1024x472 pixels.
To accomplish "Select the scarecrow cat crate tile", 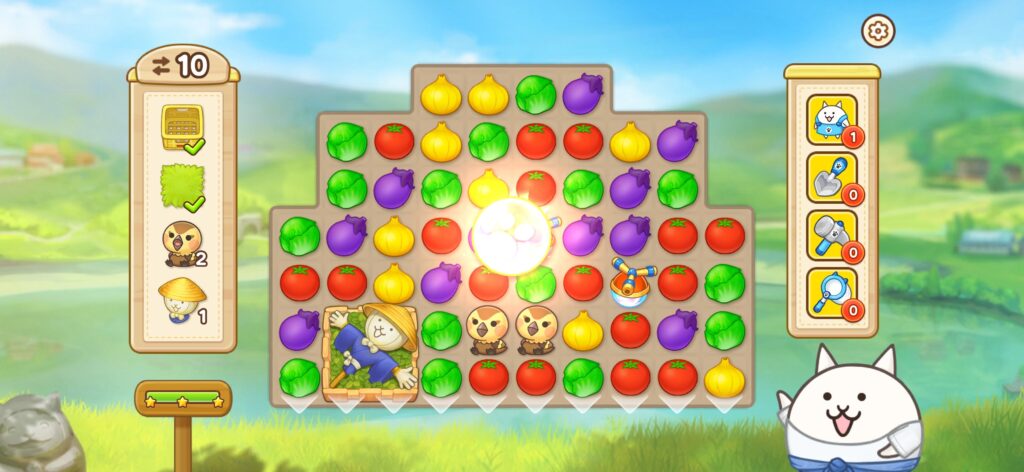I will pos(371,353).
